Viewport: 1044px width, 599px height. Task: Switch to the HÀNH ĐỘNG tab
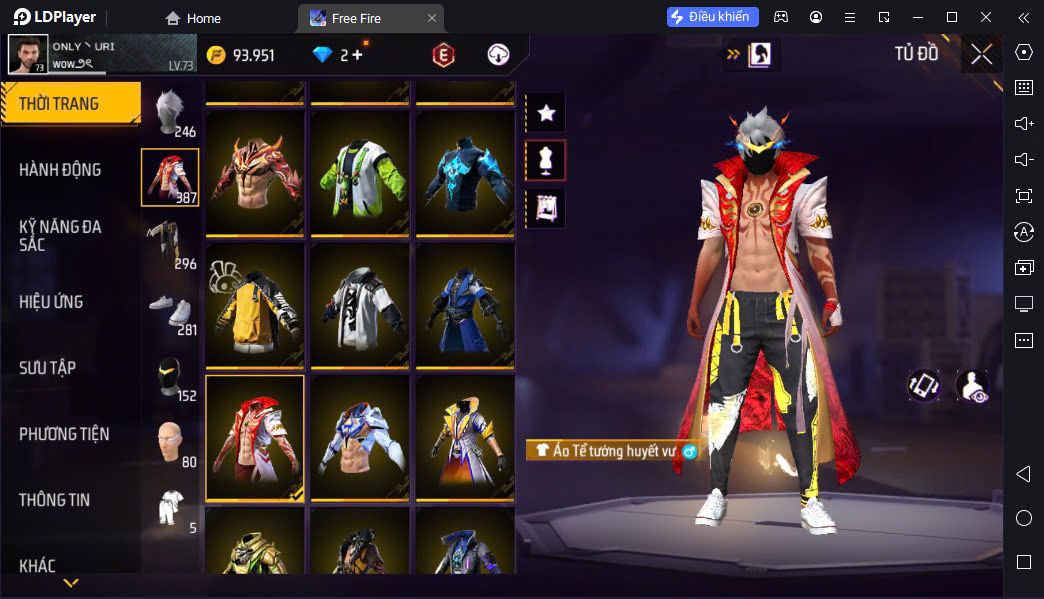[x=60, y=170]
